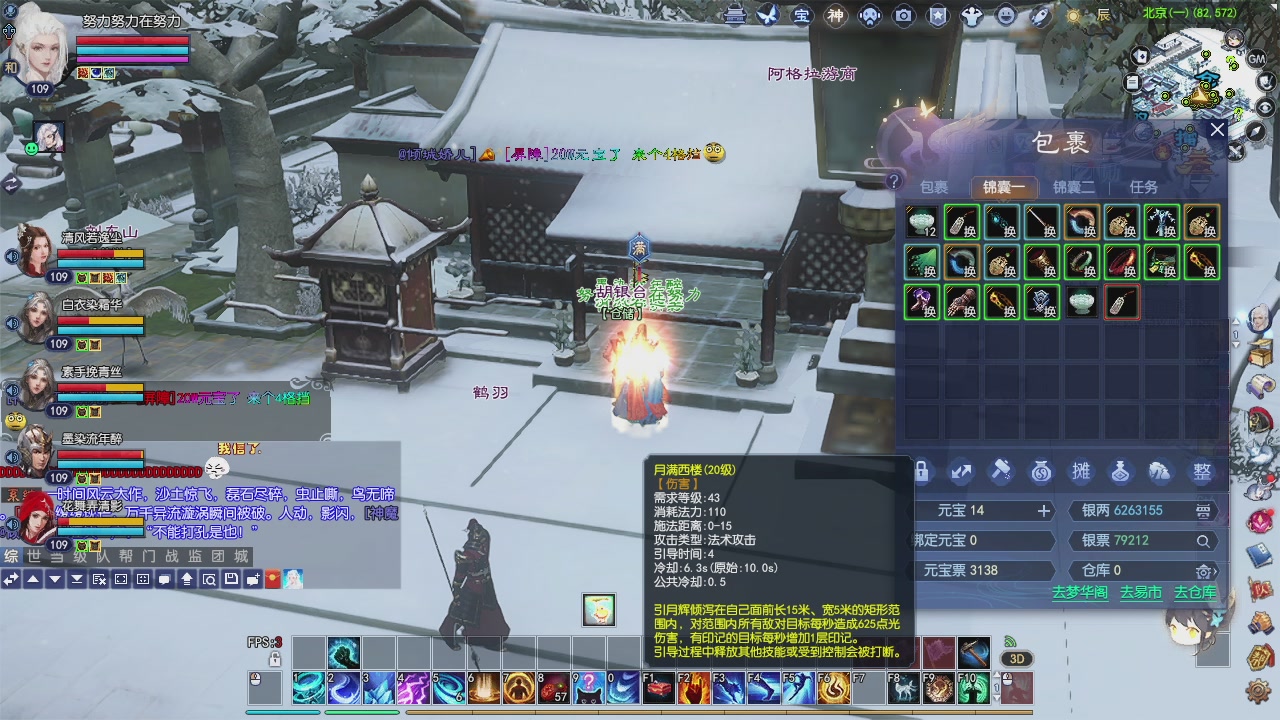The width and height of the screenshot is (1280, 720).
Task: Open the red envelope icon beside the chat toolbar
Action: click(x=272, y=578)
